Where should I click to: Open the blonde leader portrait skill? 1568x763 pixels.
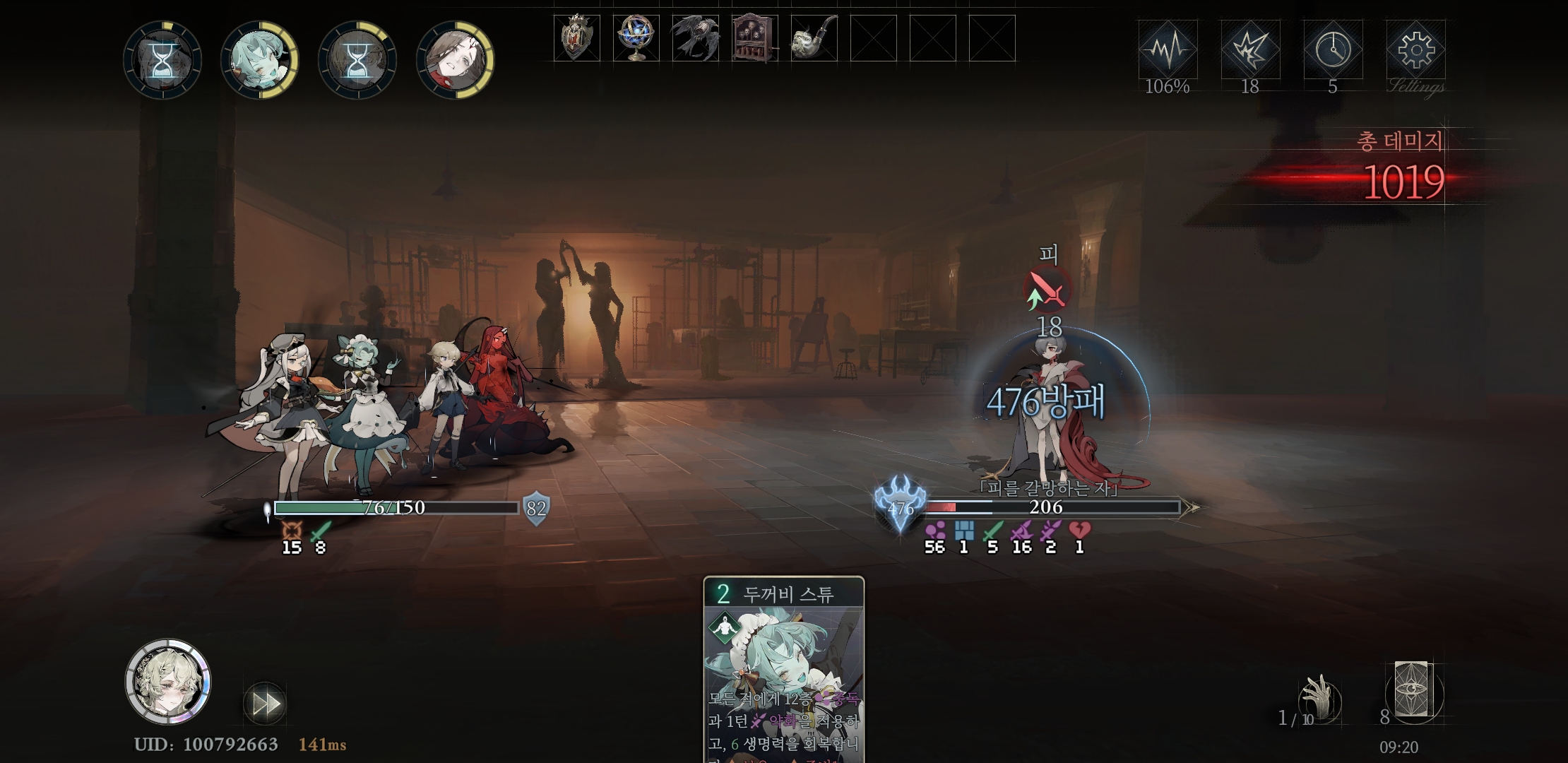click(168, 682)
